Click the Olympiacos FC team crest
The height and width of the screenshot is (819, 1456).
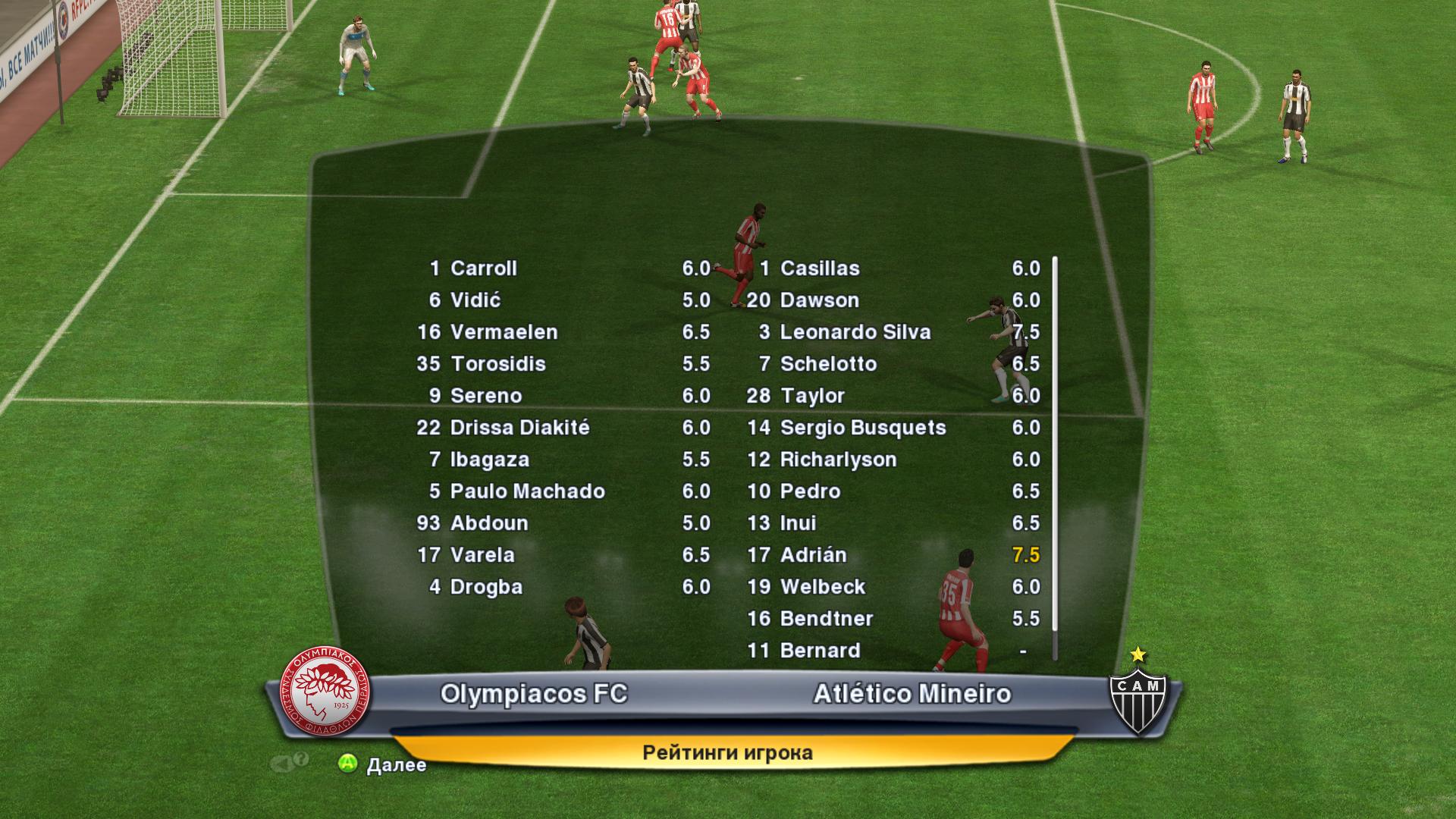pos(325,695)
